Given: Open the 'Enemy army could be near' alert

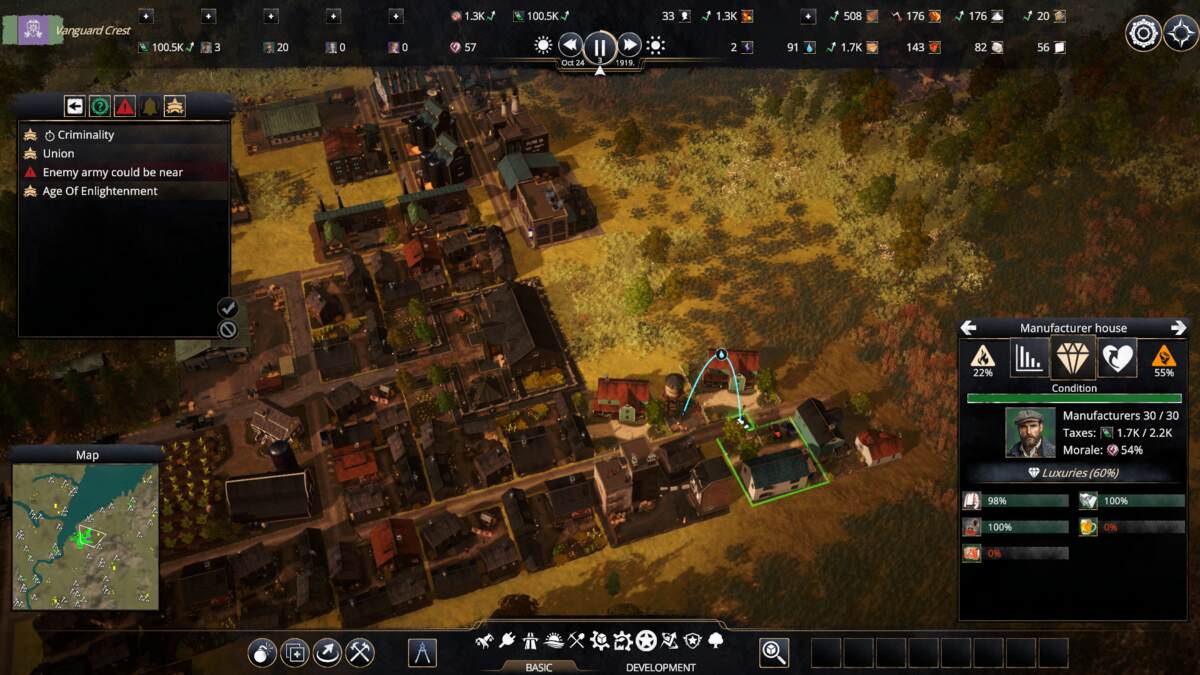Looking at the screenshot, I should click(x=112, y=172).
